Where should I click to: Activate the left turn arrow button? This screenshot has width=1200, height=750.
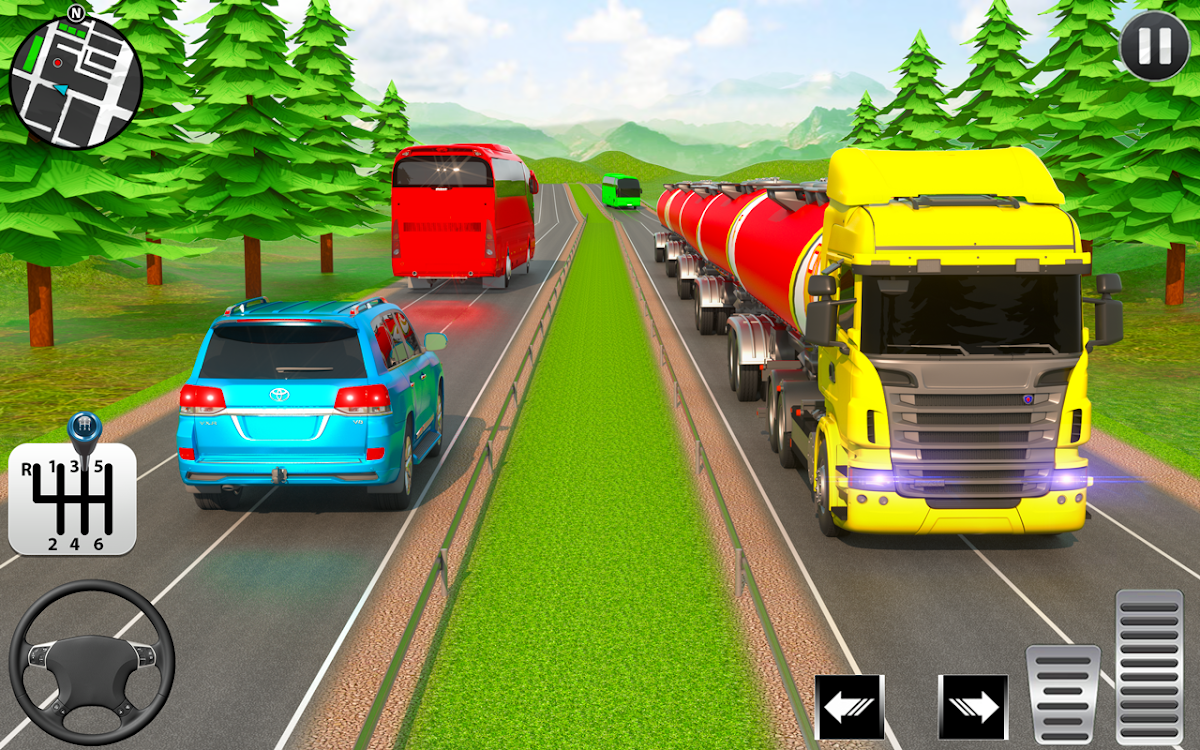849,707
